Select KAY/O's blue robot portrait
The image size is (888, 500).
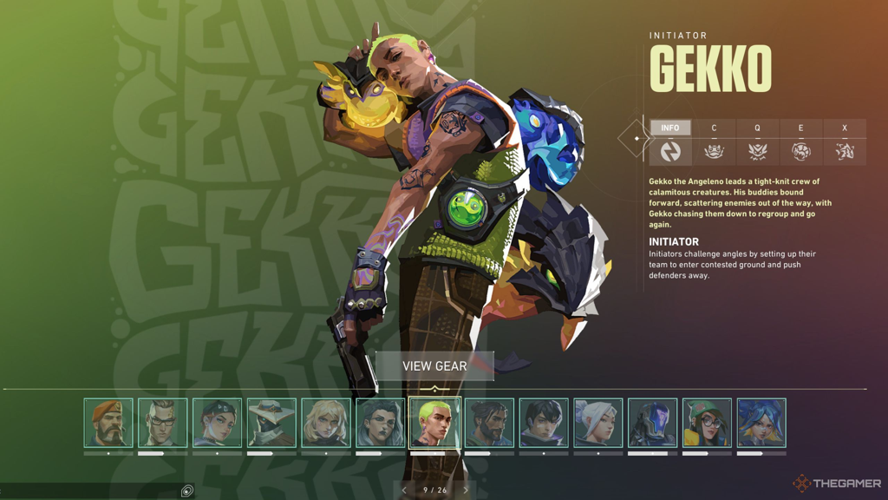pos(652,422)
